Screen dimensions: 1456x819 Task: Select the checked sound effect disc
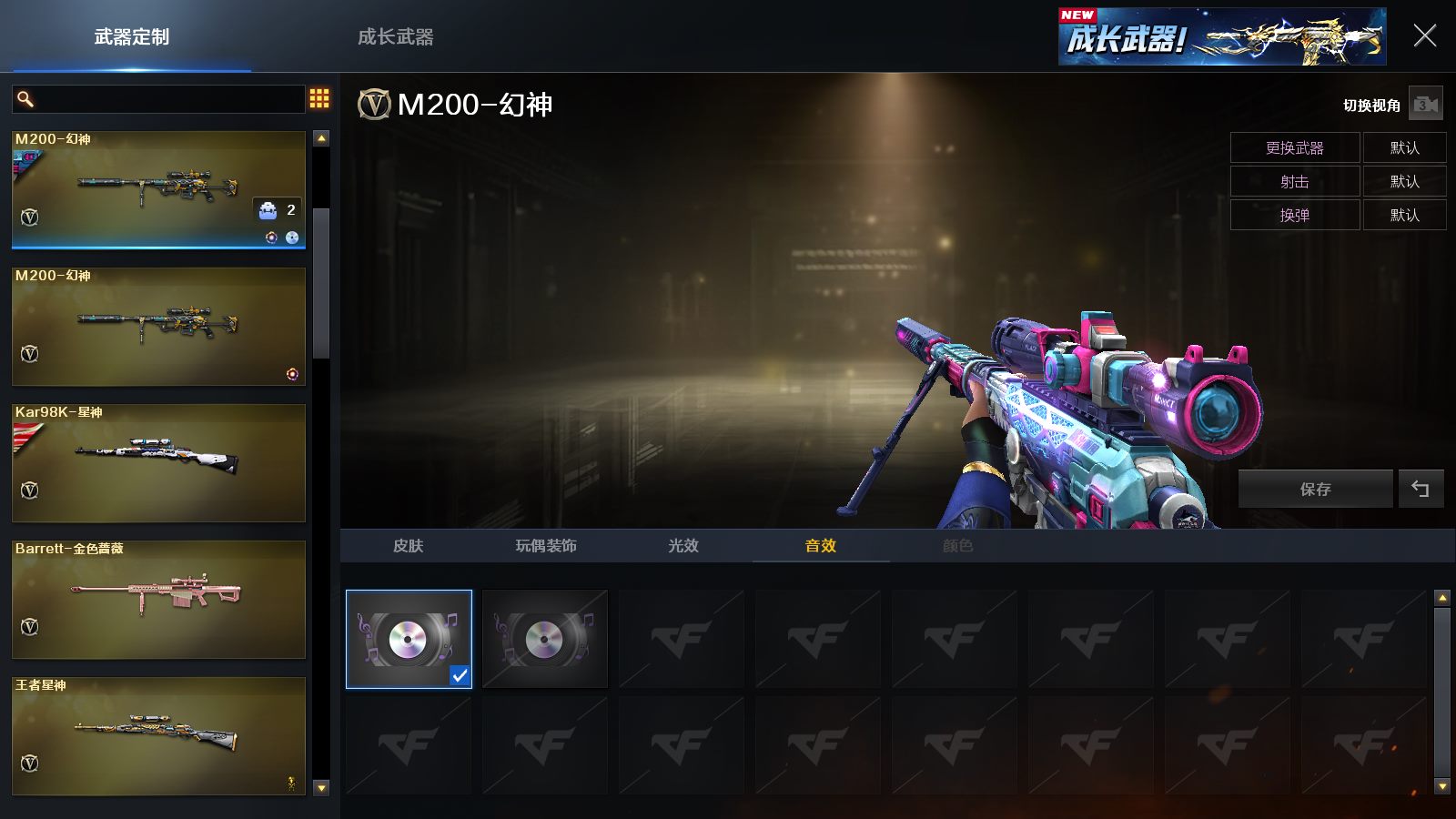pyautogui.click(x=409, y=639)
